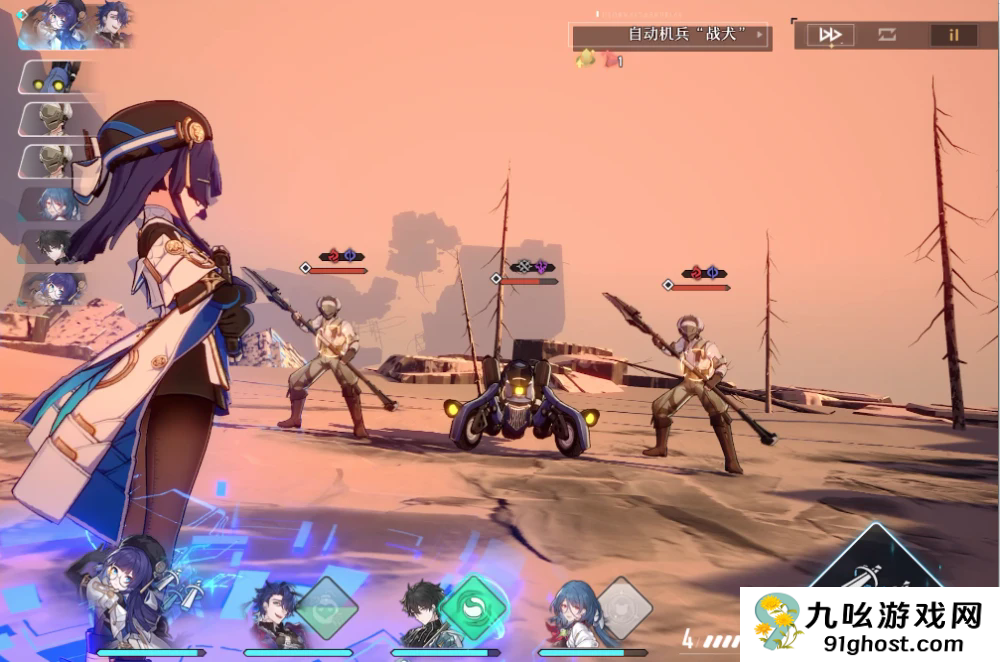Enable auto-battle with the loop arrows button

tap(887, 35)
